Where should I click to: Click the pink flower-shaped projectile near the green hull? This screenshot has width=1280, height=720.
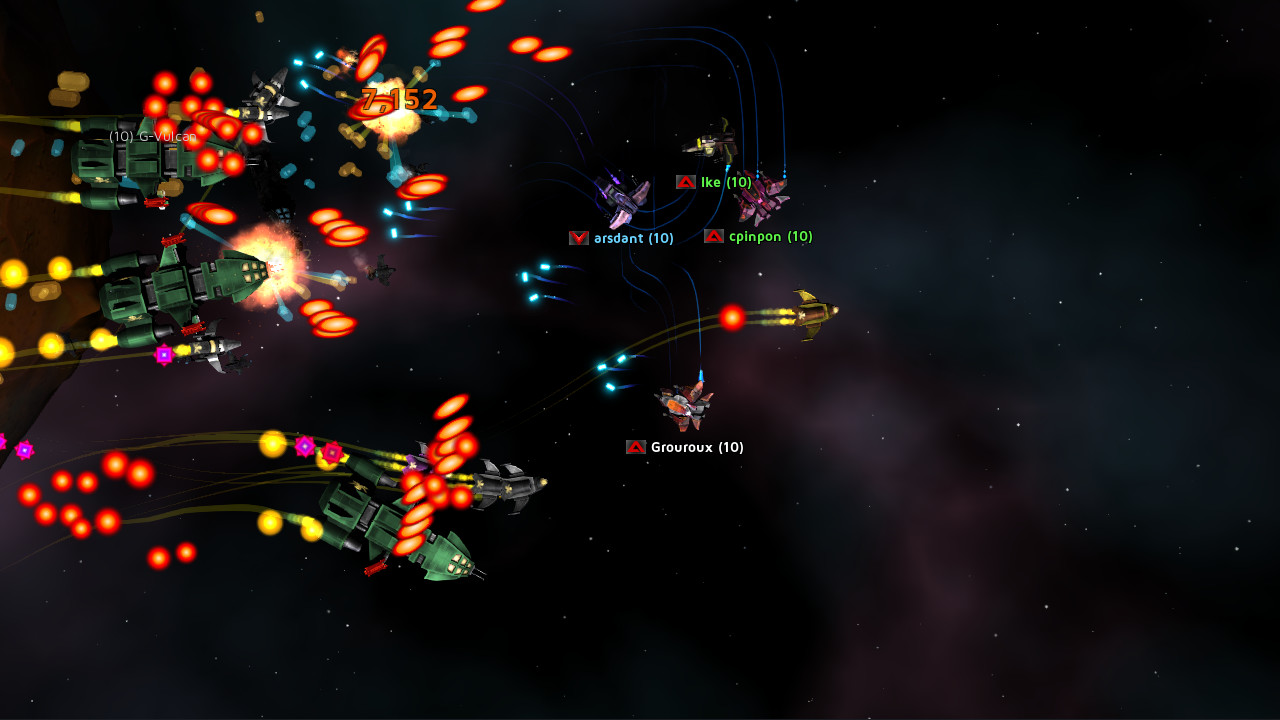point(333,452)
